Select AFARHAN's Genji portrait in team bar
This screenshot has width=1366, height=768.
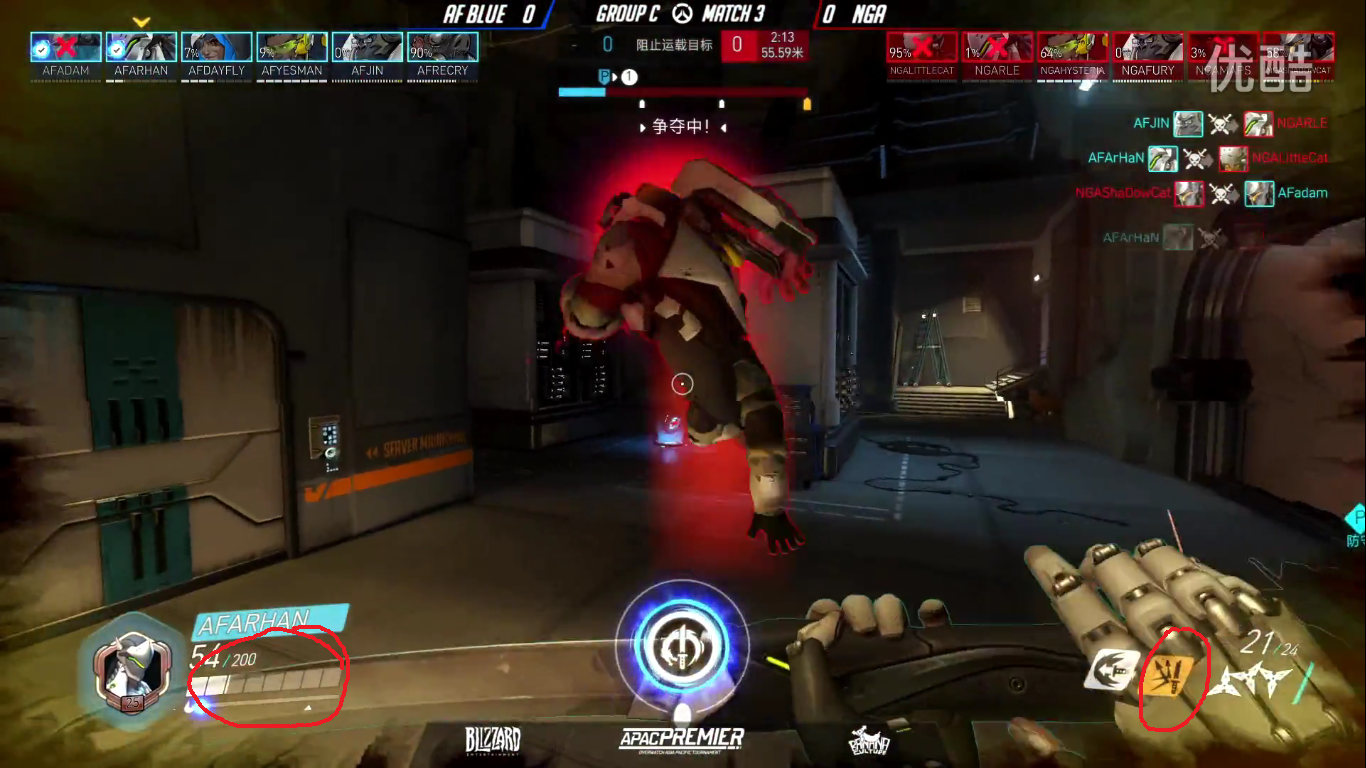[x=141, y=47]
